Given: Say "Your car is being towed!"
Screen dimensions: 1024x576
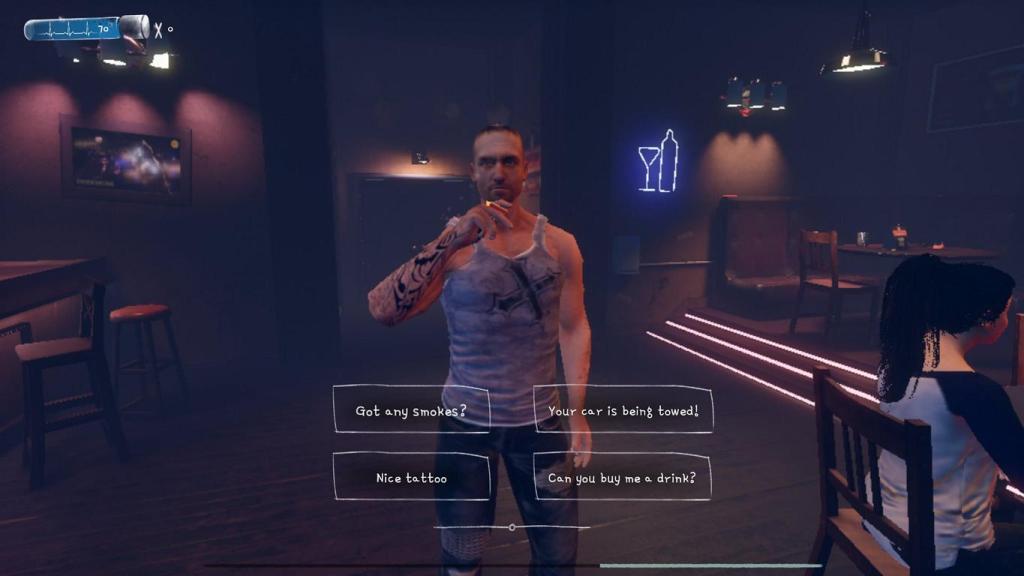Looking at the screenshot, I should [623, 410].
